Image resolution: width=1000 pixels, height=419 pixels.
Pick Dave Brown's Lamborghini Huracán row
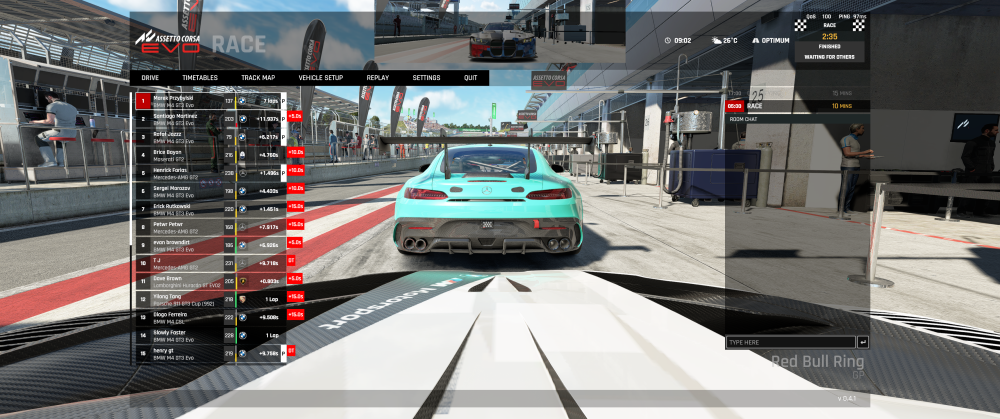210,280
